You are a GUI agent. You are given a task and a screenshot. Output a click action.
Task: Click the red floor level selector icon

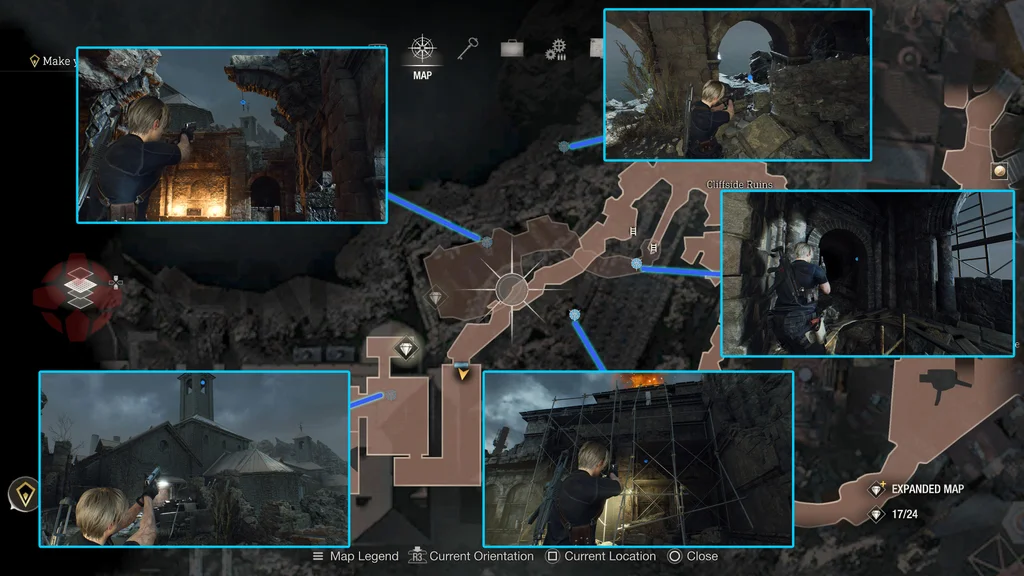click(x=77, y=288)
